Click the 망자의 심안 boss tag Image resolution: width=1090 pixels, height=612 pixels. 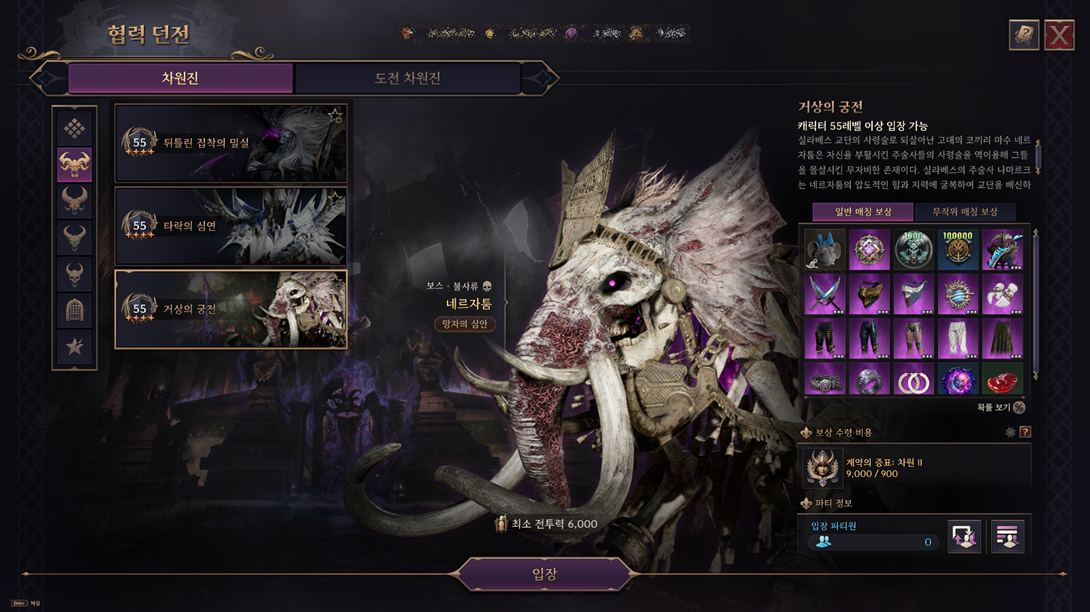point(465,324)
